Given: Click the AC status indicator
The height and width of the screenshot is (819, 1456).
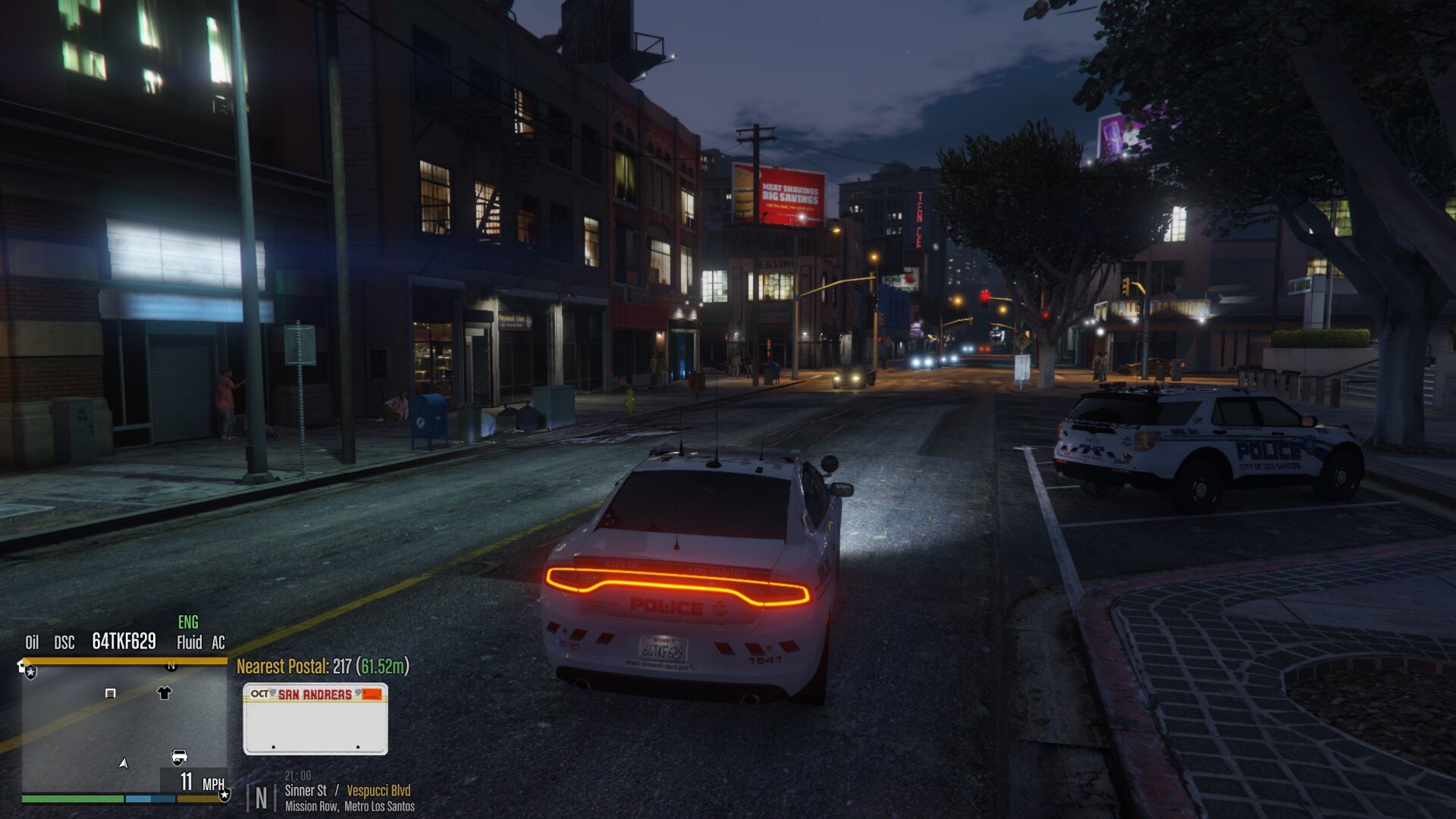Looking at the screenshot, I should (218, 643).
